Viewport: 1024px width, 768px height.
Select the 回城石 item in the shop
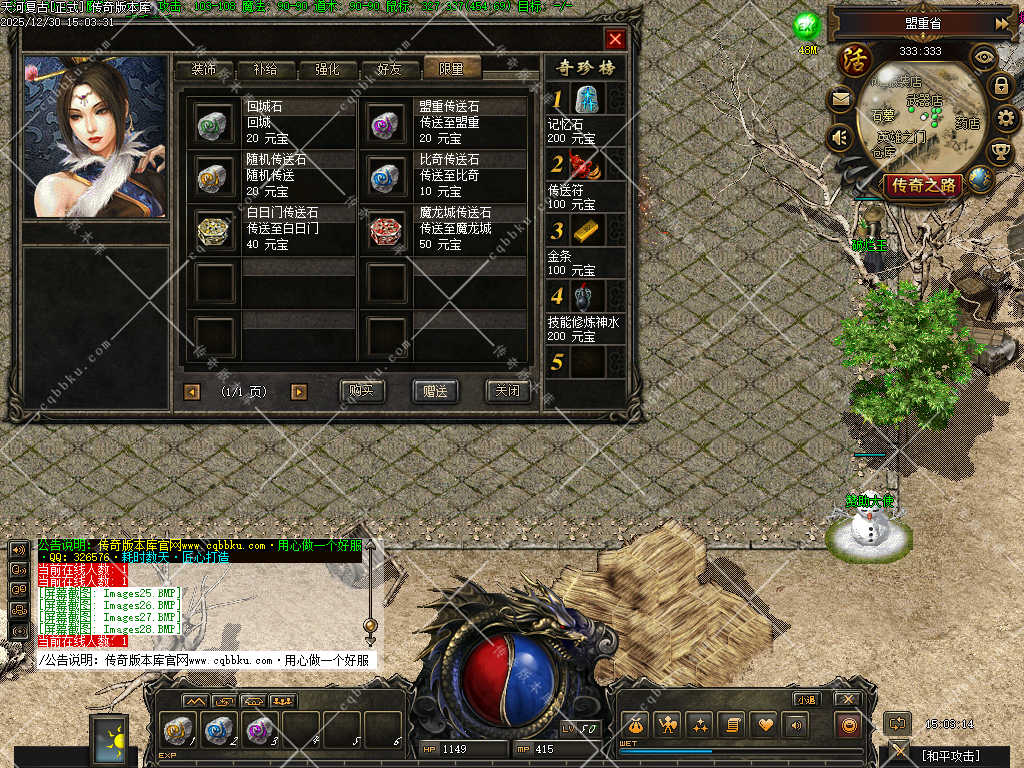(x=214, y=123)
